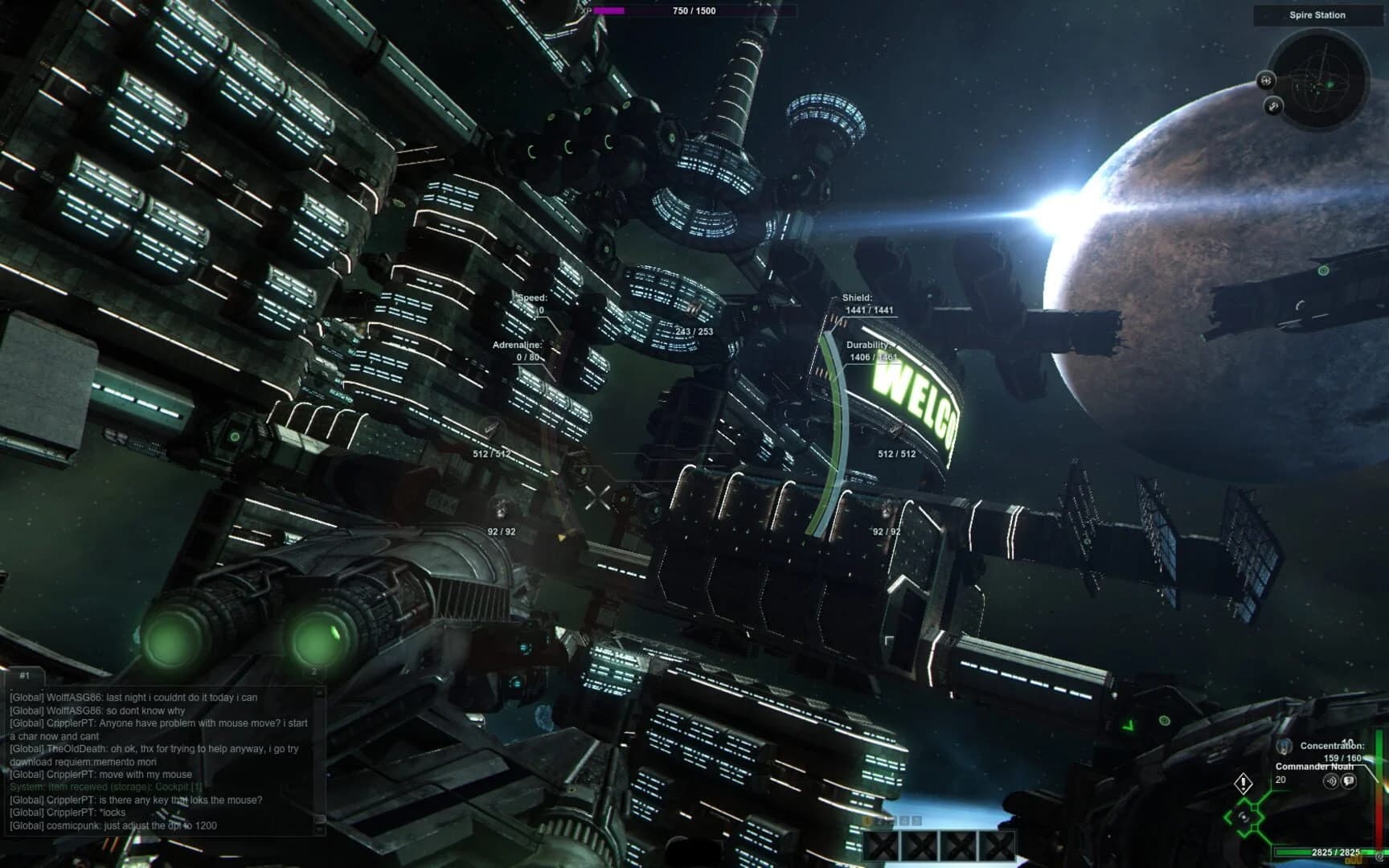Select the circular repair icon beside the hull bar

point(1379,857)
